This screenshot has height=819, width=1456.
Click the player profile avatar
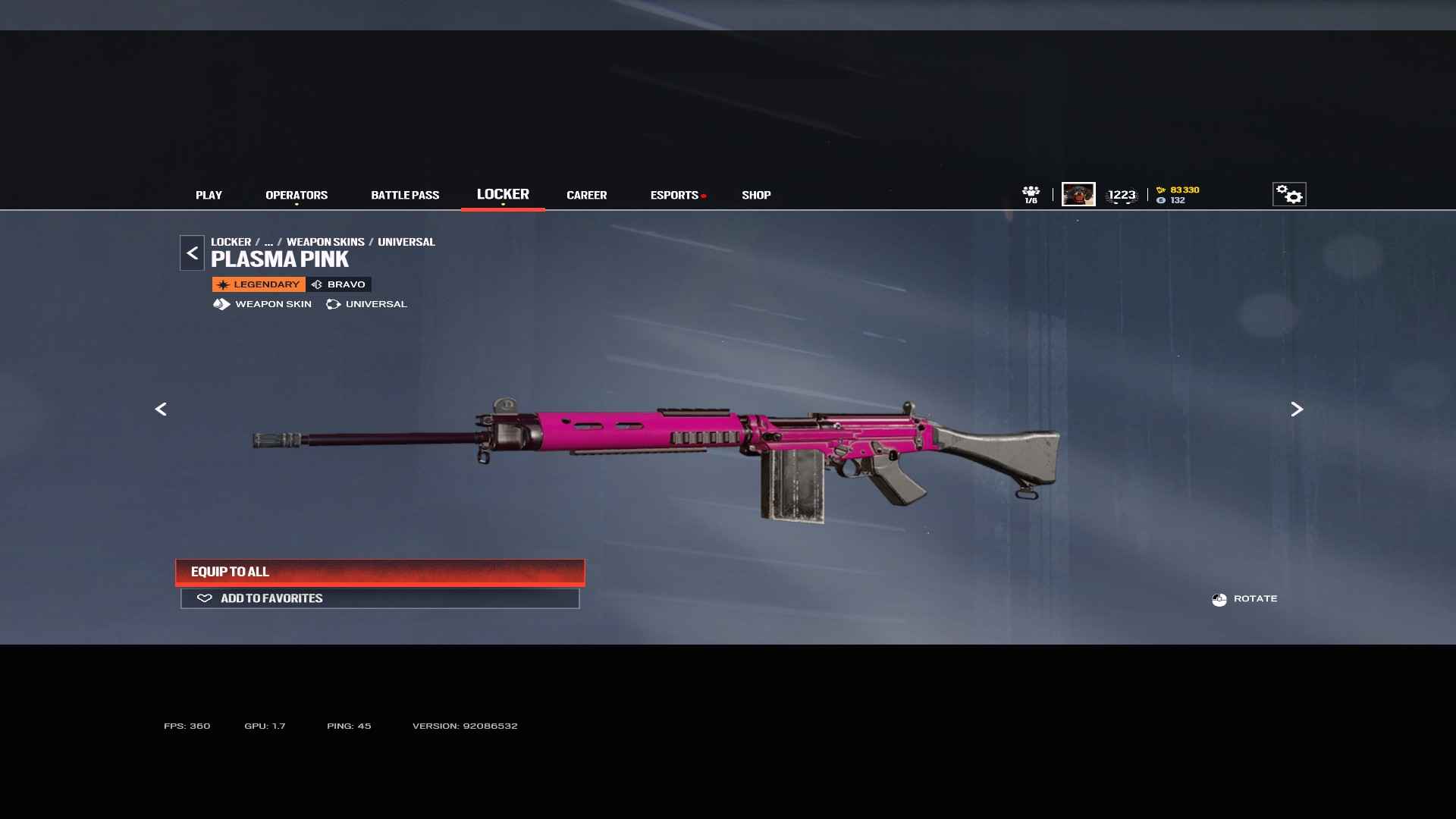[x=1078, y=194]
